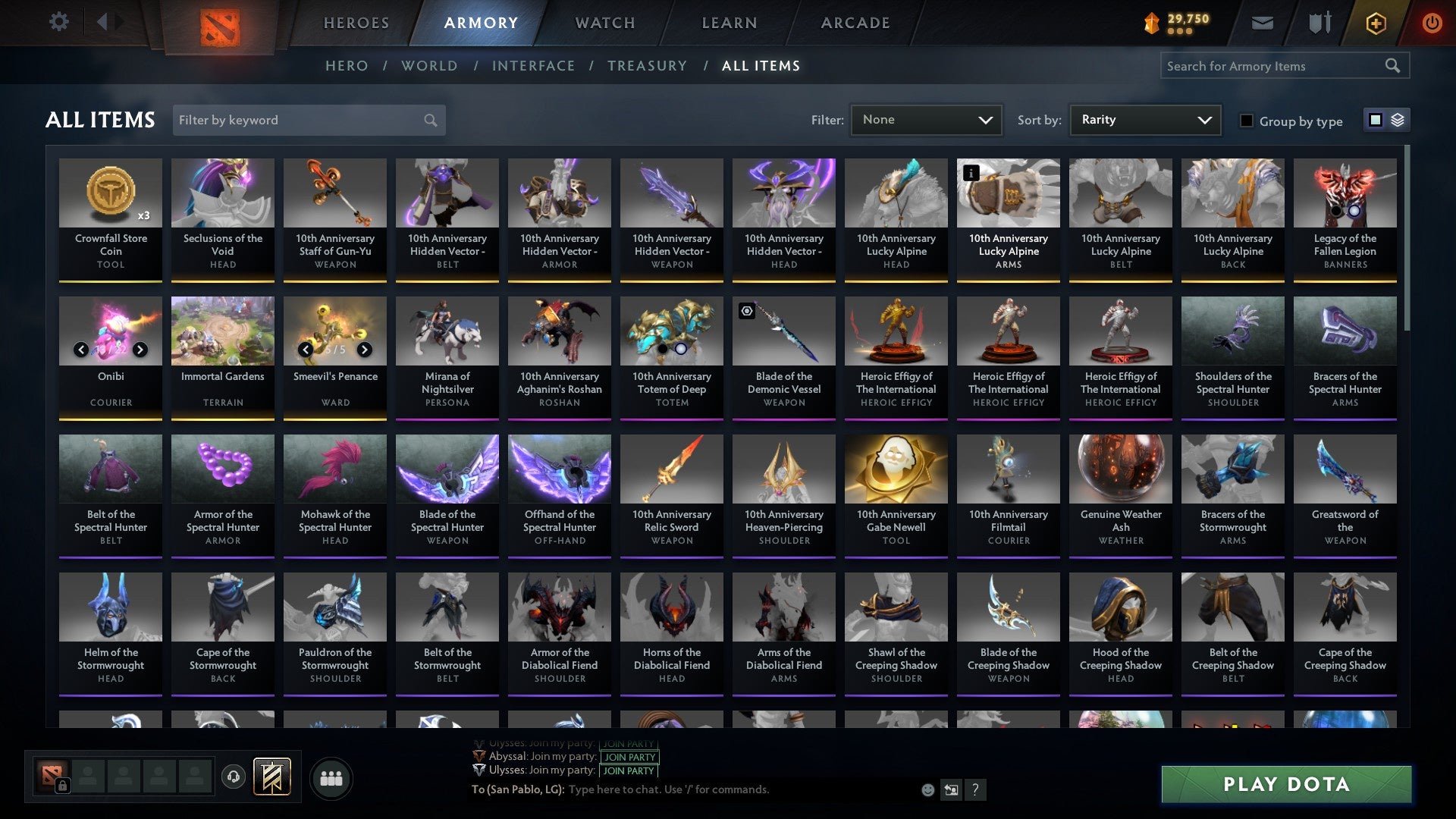The image size is (1456, 819).
Task: Open the TREASURY section
Action: coord(648,66)
